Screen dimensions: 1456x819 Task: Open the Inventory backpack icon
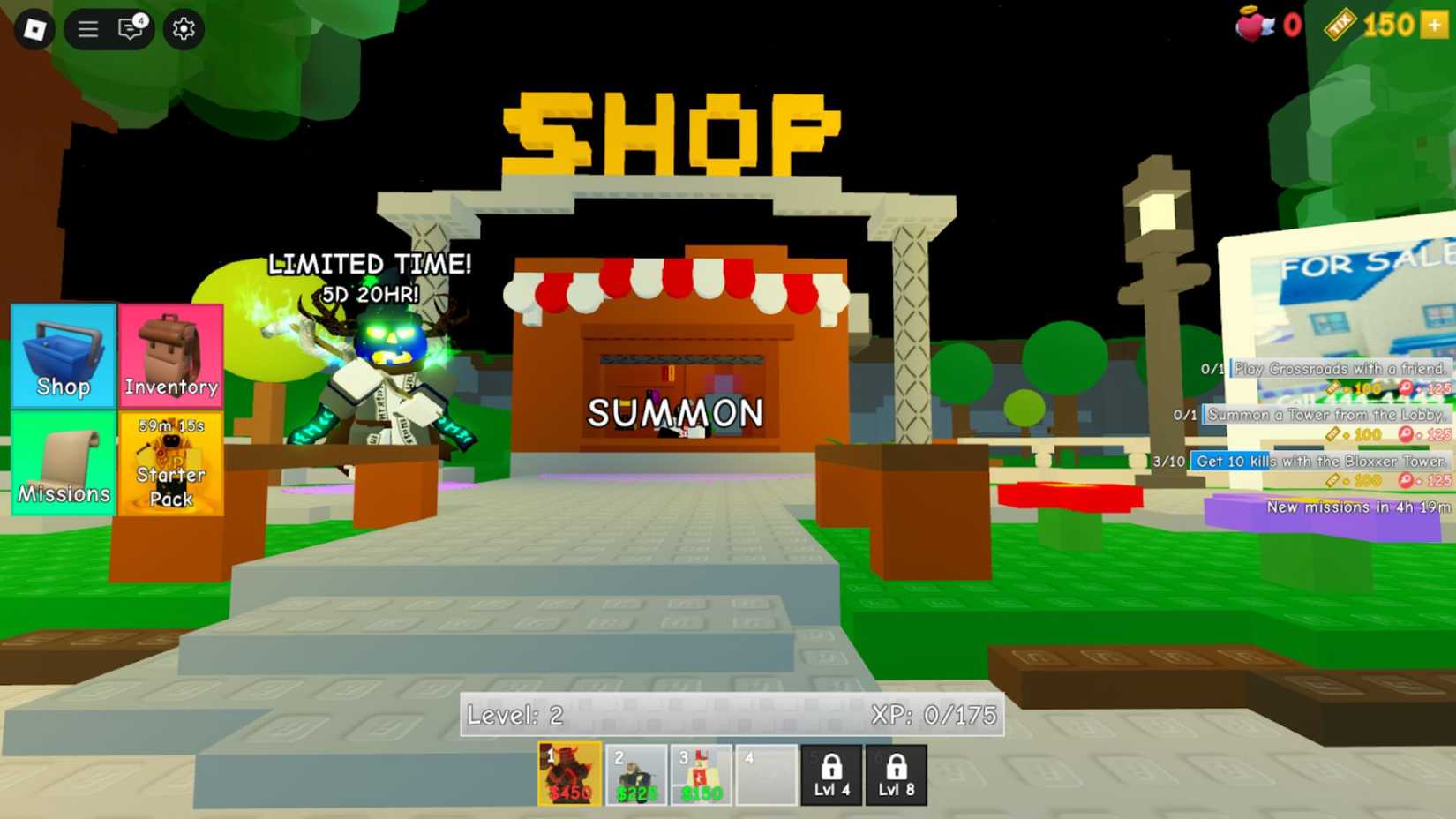point(171,357)
